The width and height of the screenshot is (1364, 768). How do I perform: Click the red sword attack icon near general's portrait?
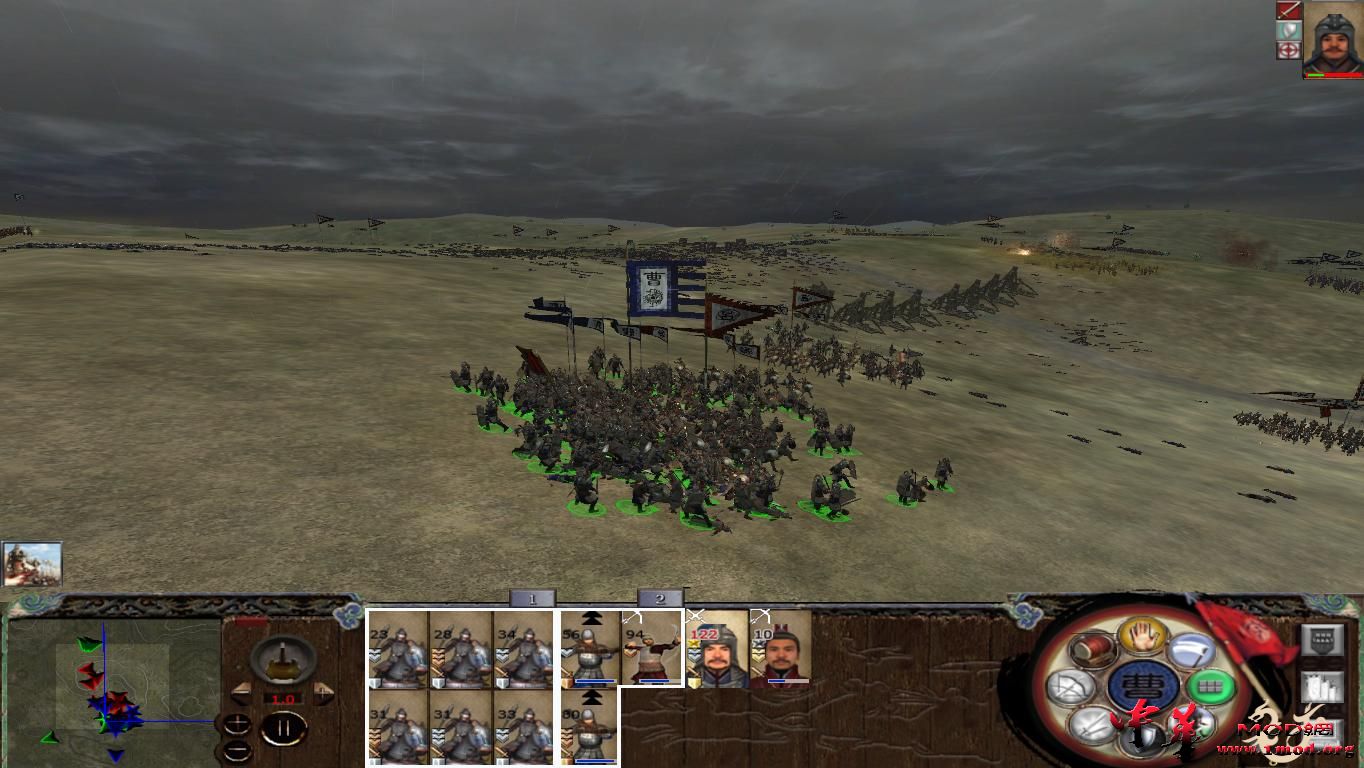point(1289,11)
